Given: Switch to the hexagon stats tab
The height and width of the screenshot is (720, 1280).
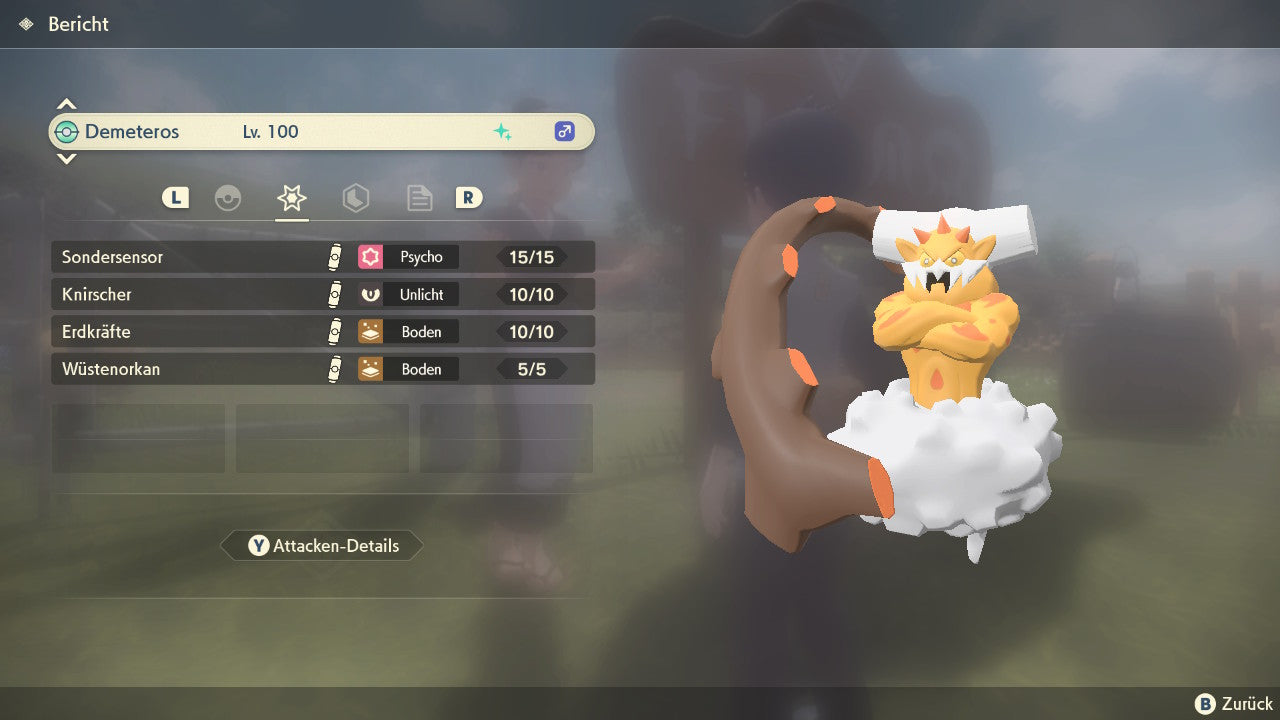Looking at the screenshot, I should (x=356, y=198).
